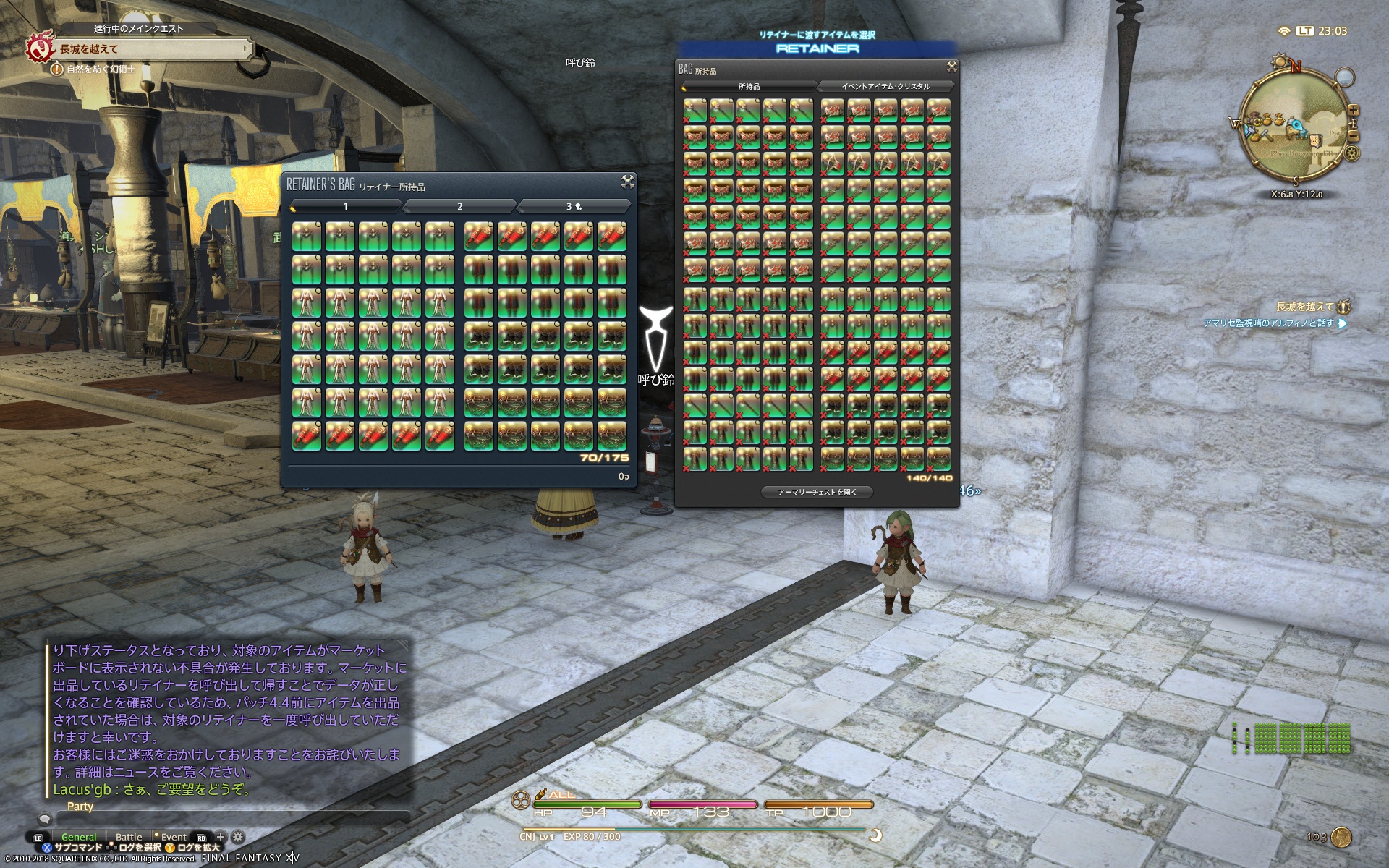Viewport: 1389px width, 868px height.
Task: Switch to the イベントアイテム・クリスタル tab
Action: (885, 86)
